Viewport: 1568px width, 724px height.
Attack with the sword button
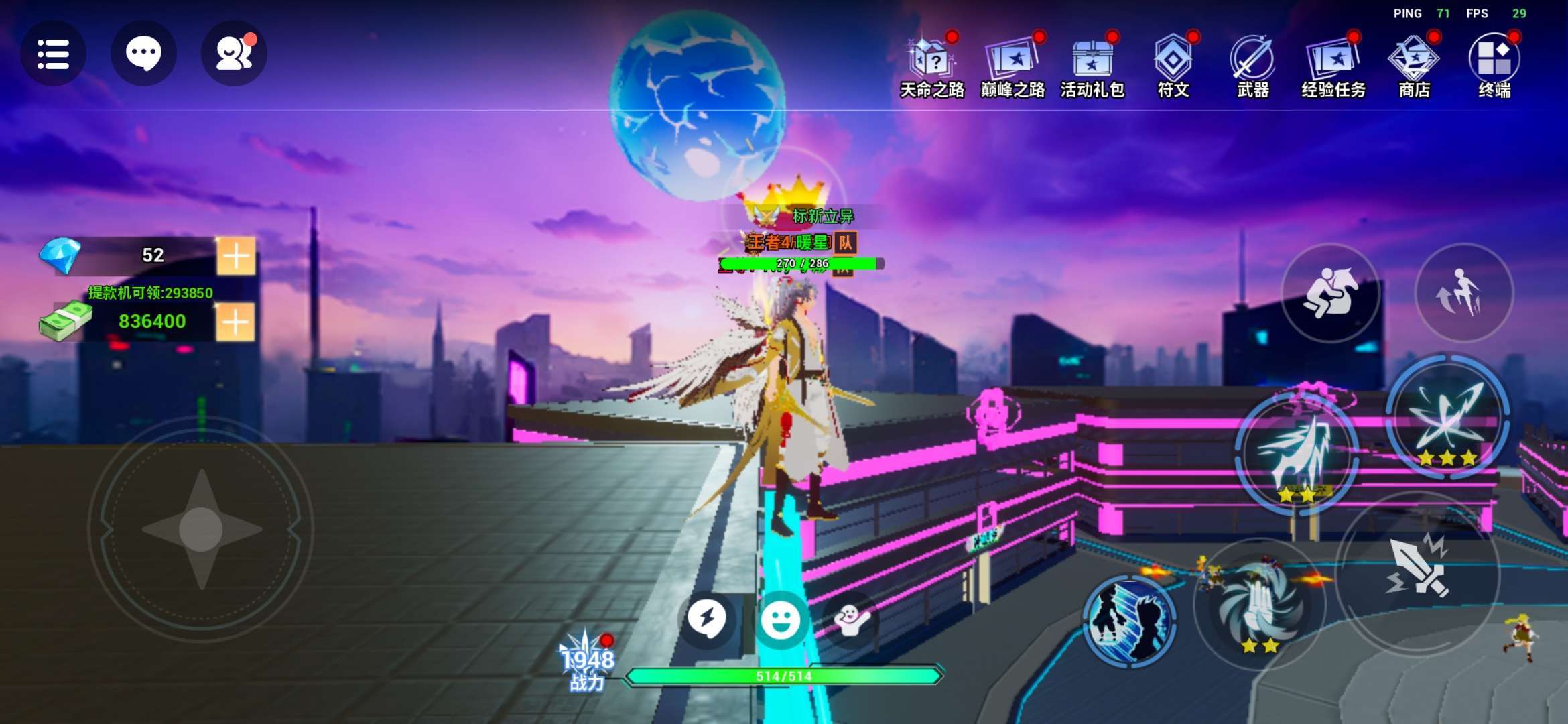tap(1418, 568)
